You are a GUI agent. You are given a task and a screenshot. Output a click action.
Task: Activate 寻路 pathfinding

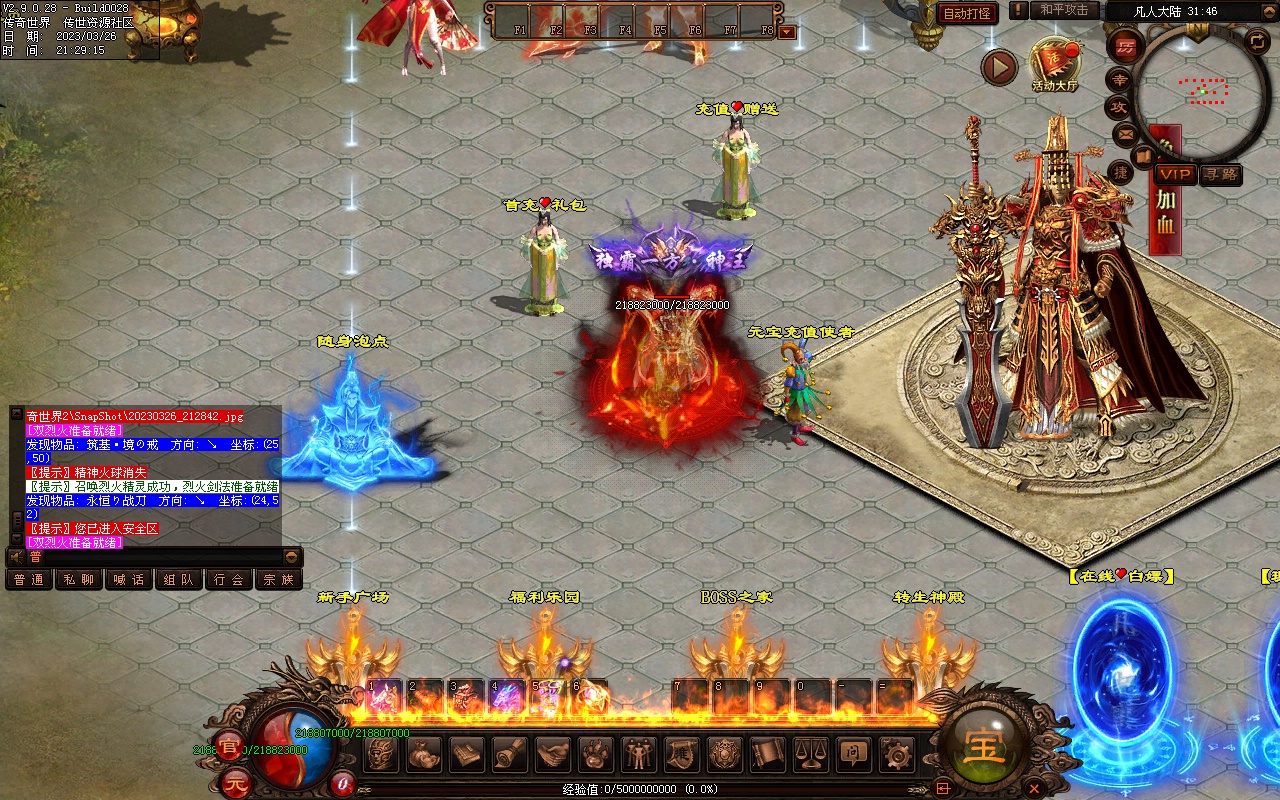1220,174
